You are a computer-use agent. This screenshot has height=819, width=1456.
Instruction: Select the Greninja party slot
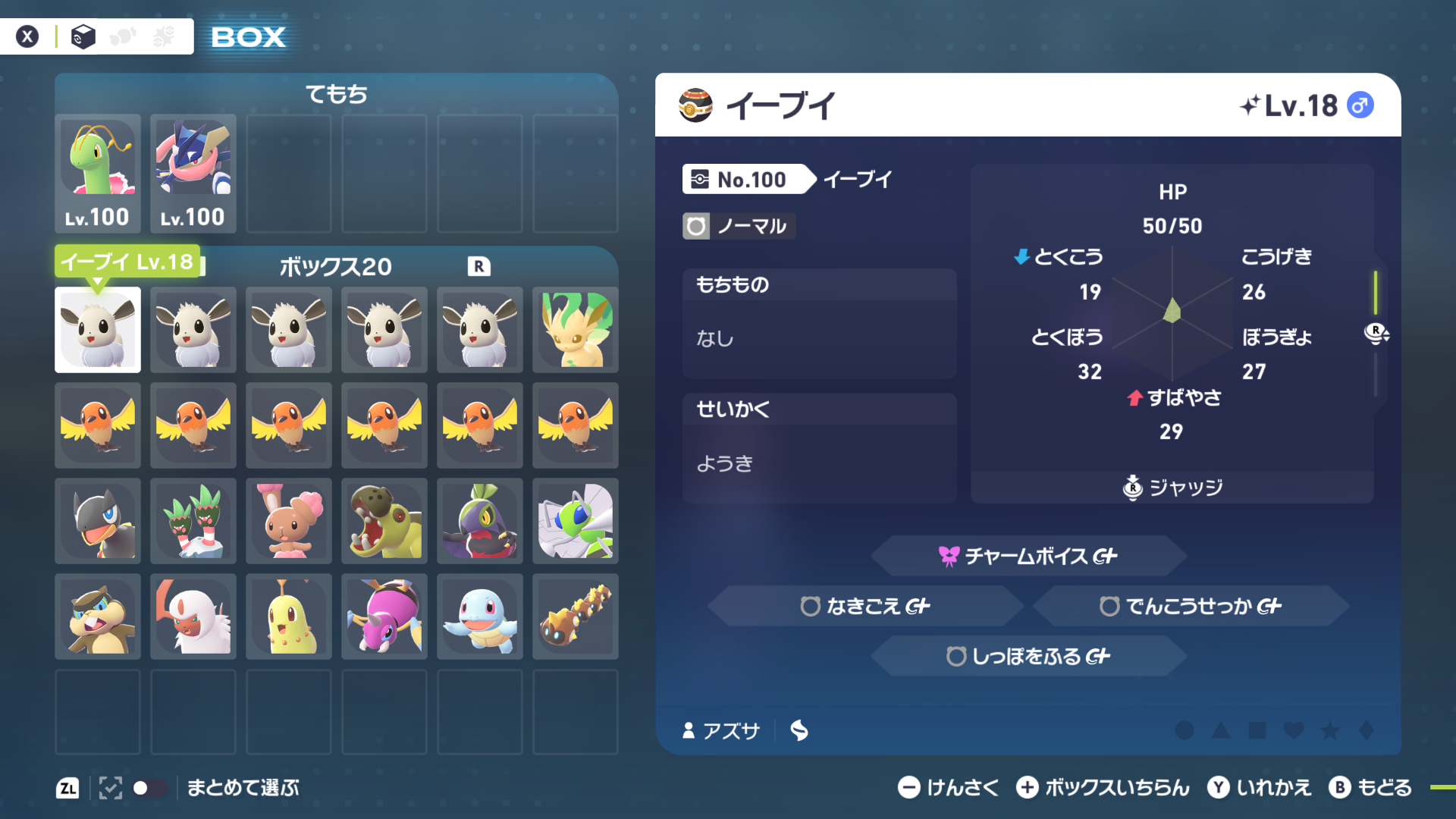click(193, 173)
